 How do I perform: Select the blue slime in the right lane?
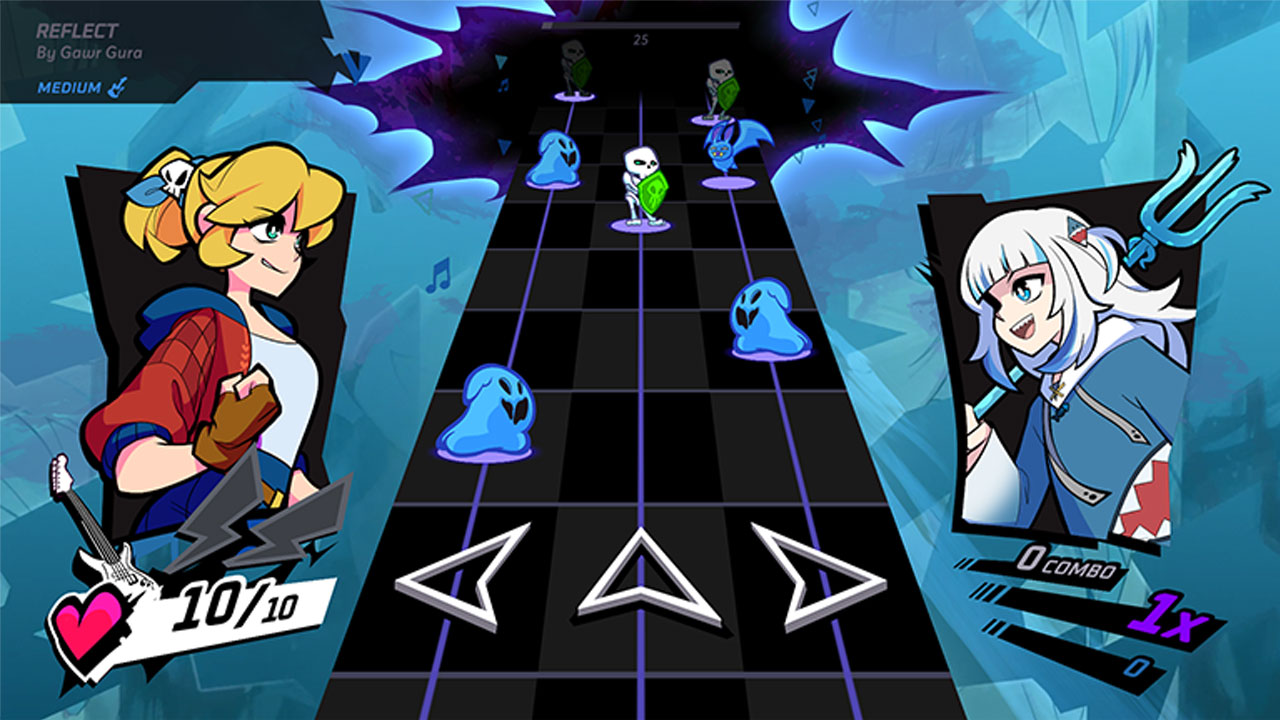click(765, 316)
